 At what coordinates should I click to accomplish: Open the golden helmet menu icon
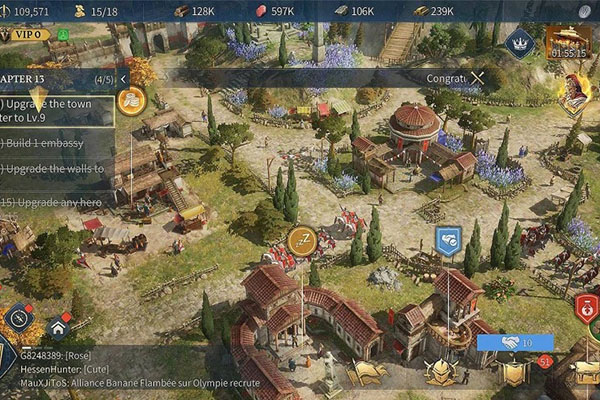tap(441, 372)
